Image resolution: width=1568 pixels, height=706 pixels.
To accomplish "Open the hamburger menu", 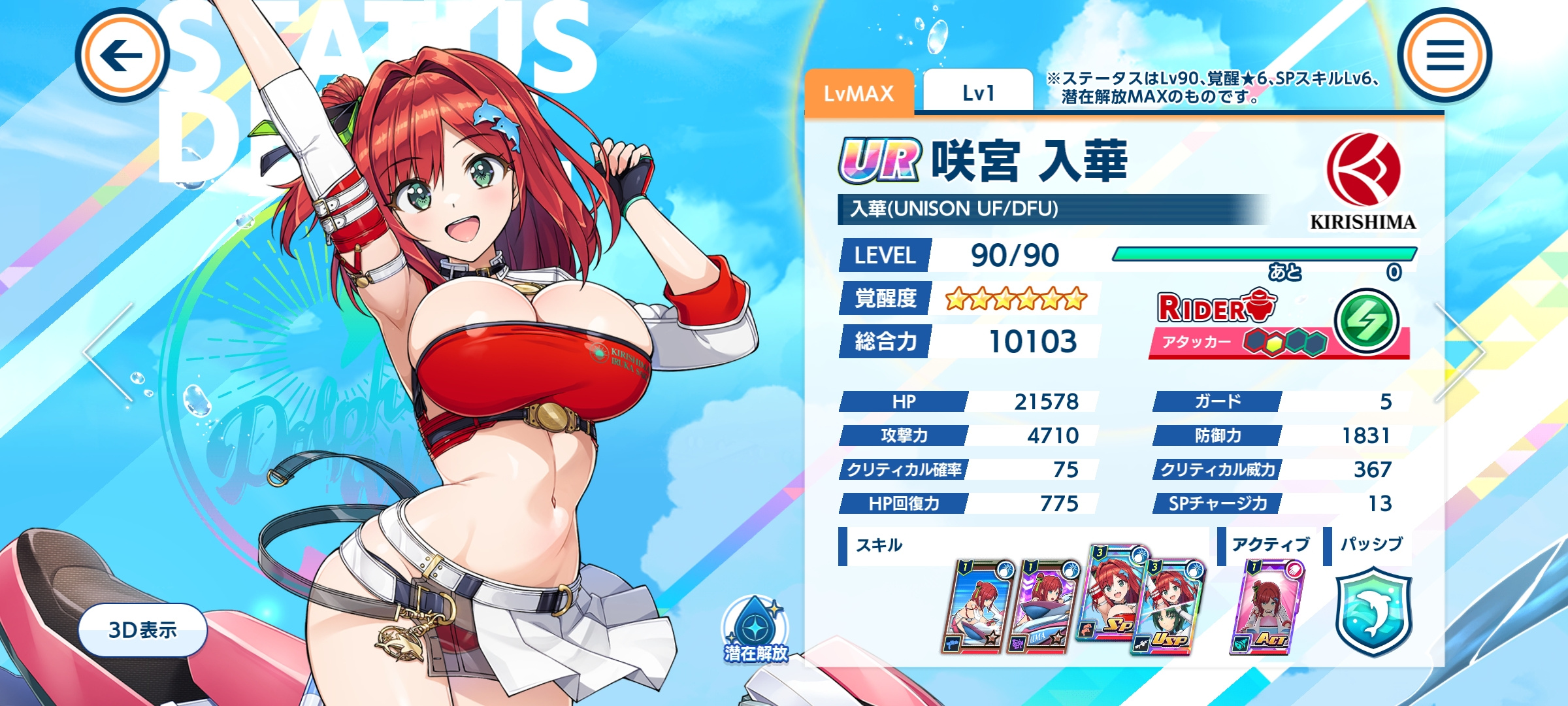I will coord(1445,56).
